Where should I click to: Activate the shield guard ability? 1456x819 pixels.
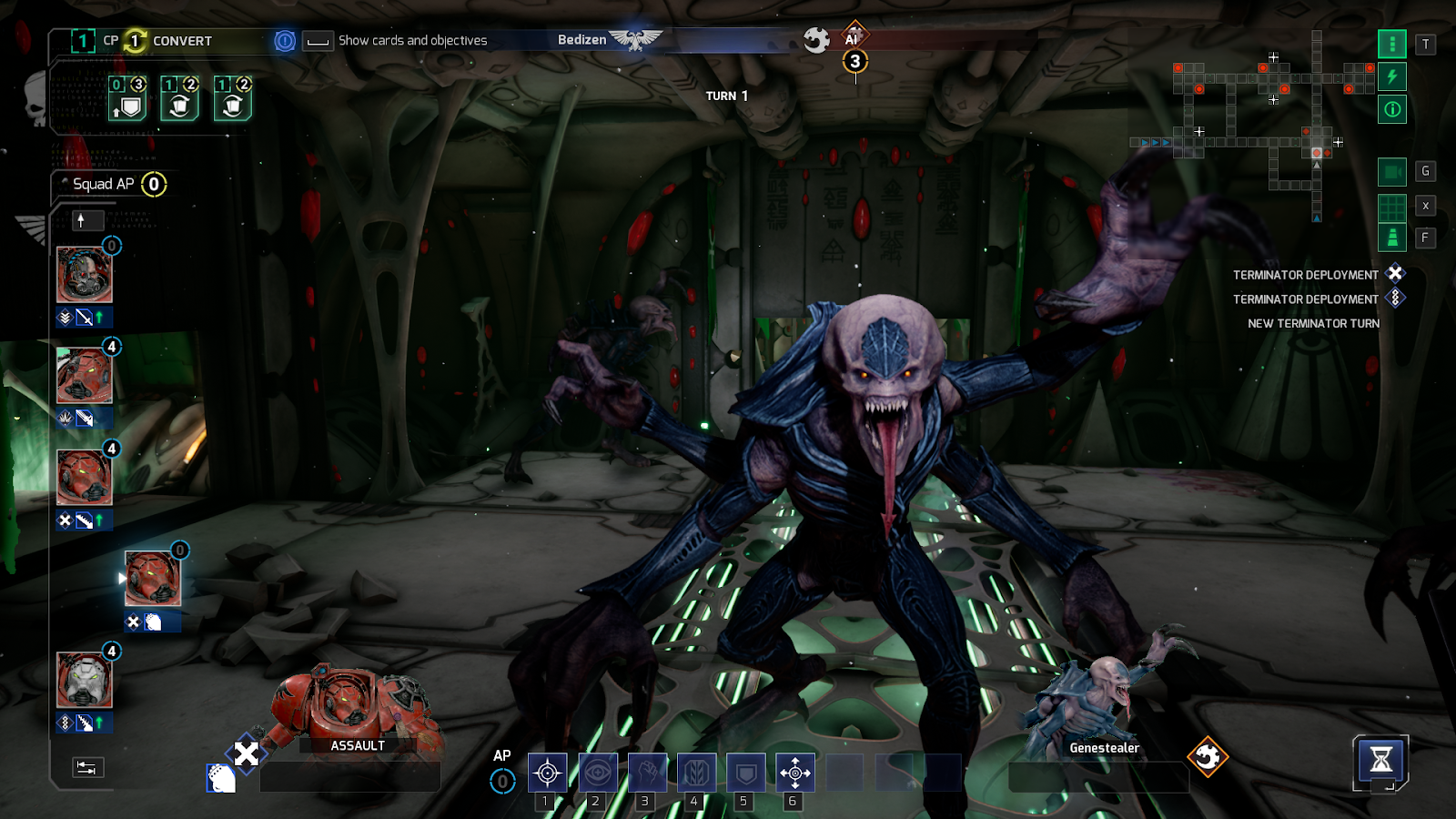click(745, 773)
